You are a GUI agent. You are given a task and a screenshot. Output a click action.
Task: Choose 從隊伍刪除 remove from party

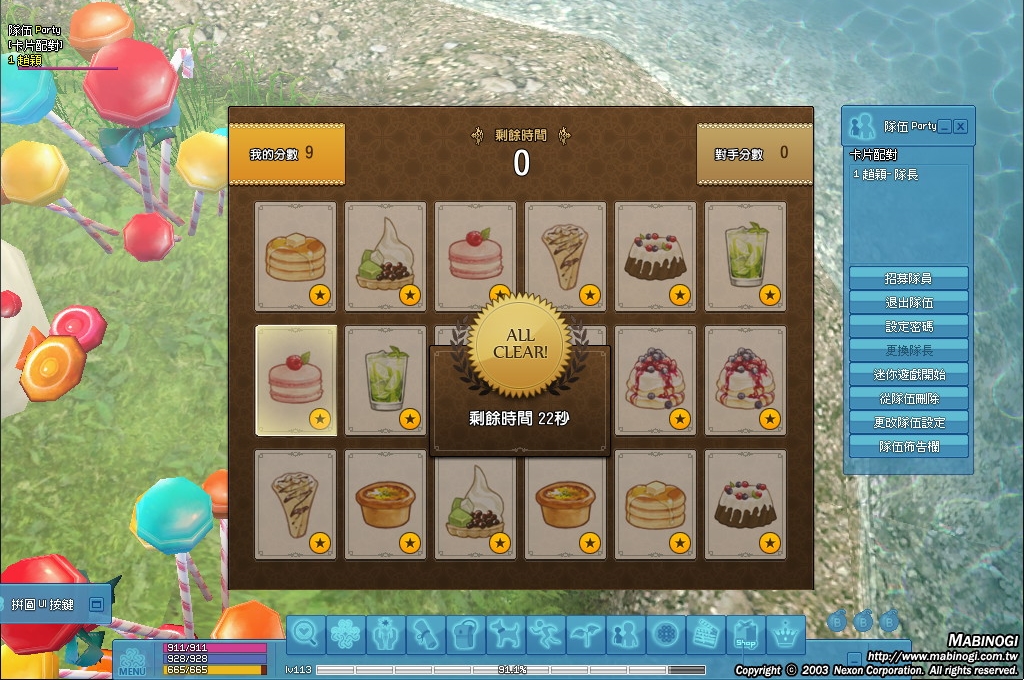tap(908, 398)
